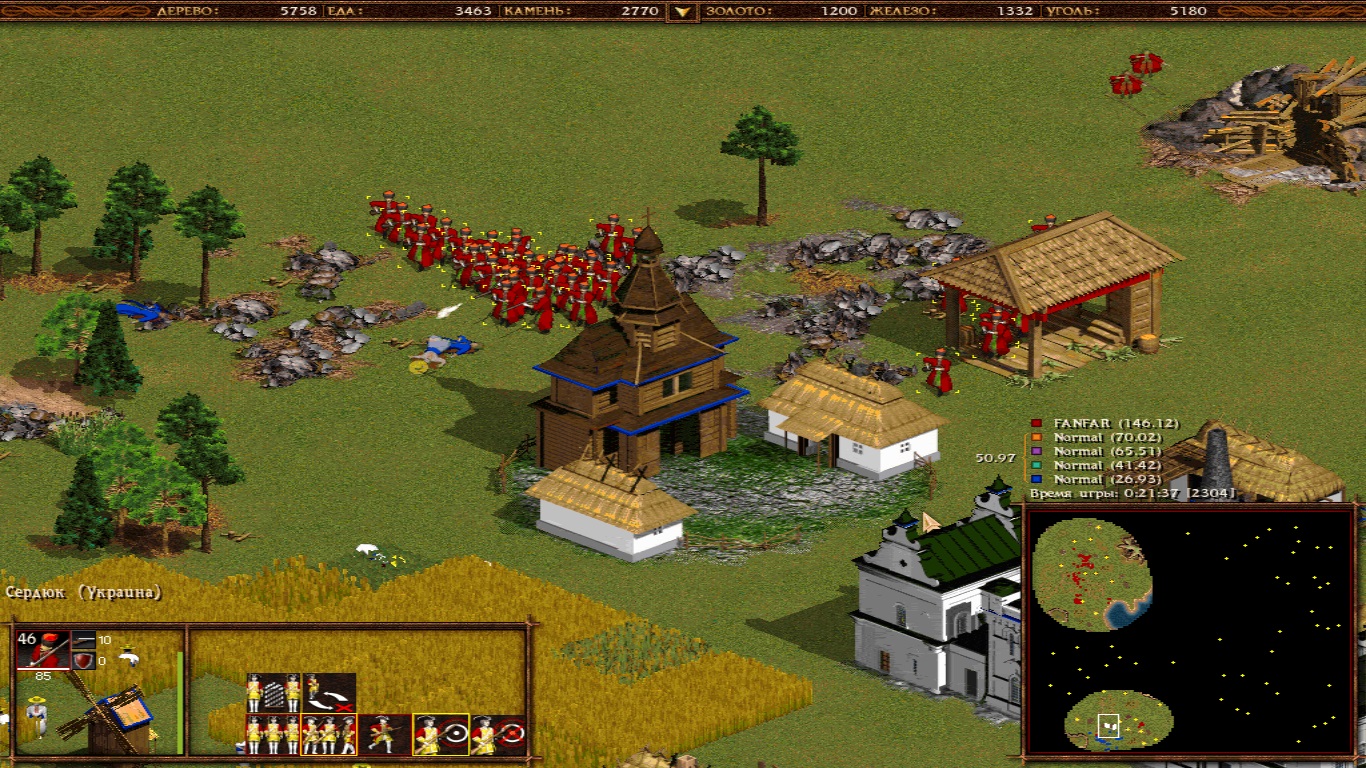Click the musket attack stat icon

coord(84,640)
